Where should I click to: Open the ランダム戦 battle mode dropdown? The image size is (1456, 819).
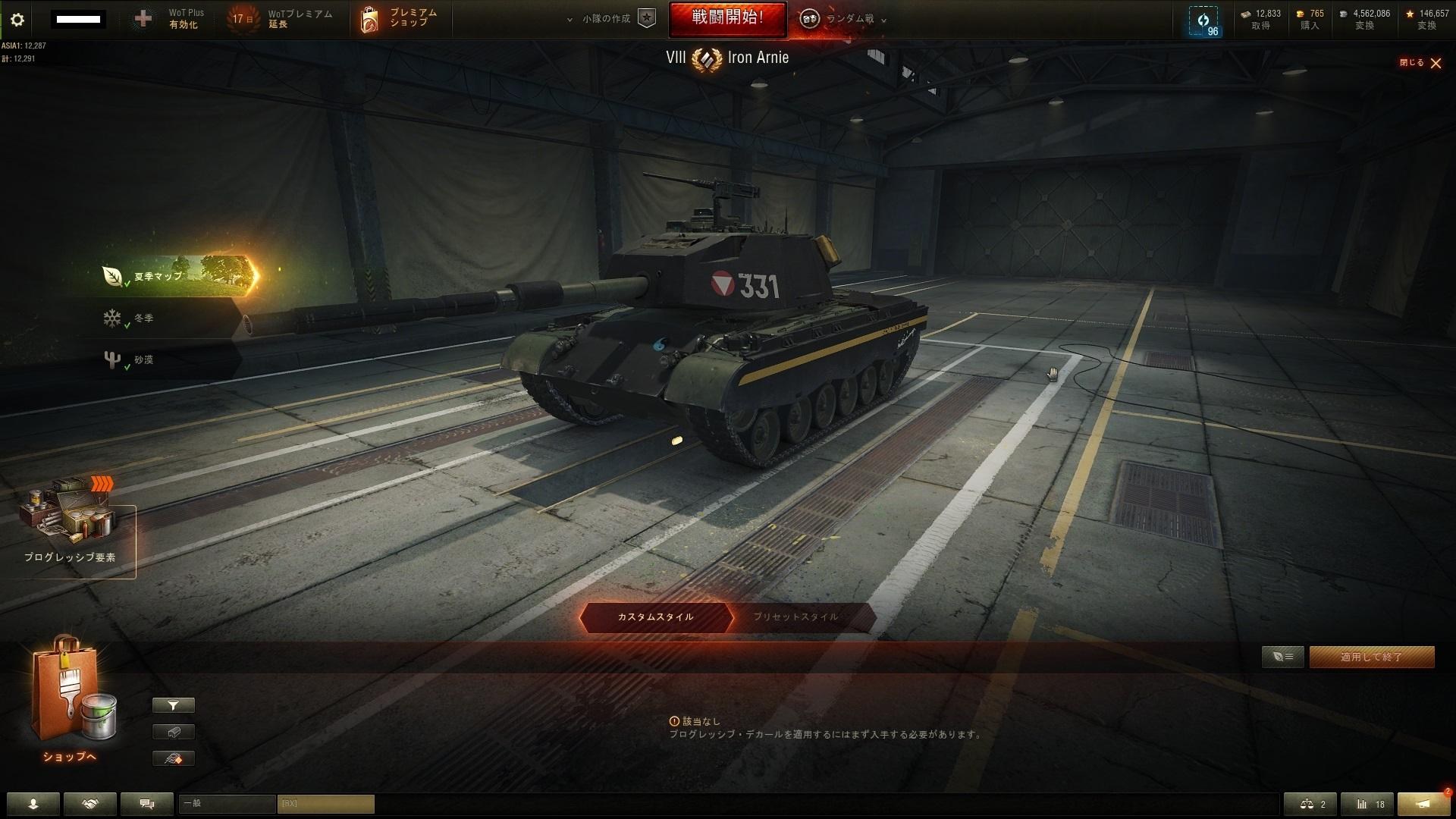pos(844,19)
